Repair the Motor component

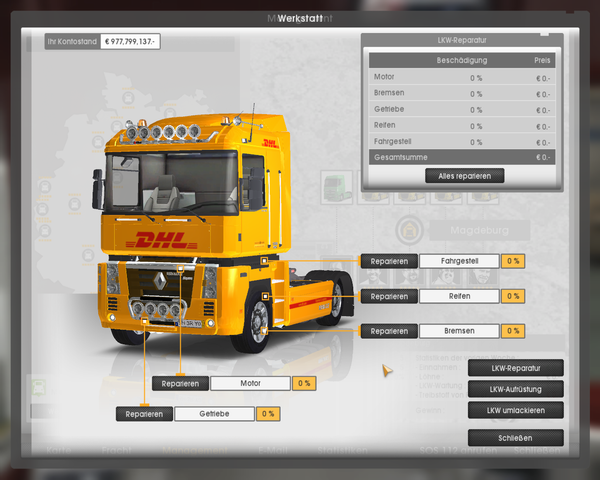pos(180,383)
